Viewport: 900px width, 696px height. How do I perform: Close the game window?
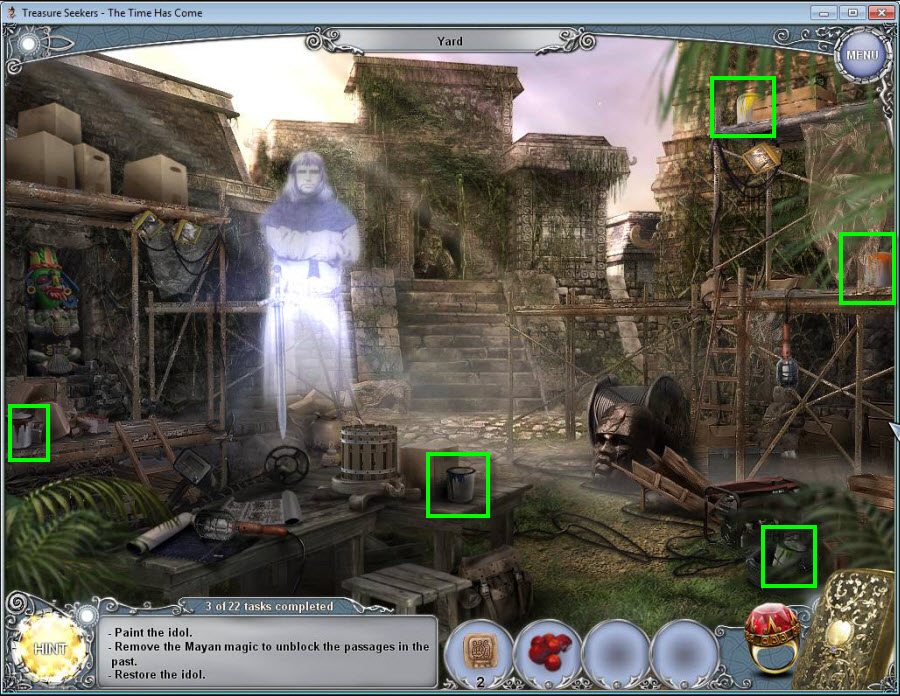(880, 12)
